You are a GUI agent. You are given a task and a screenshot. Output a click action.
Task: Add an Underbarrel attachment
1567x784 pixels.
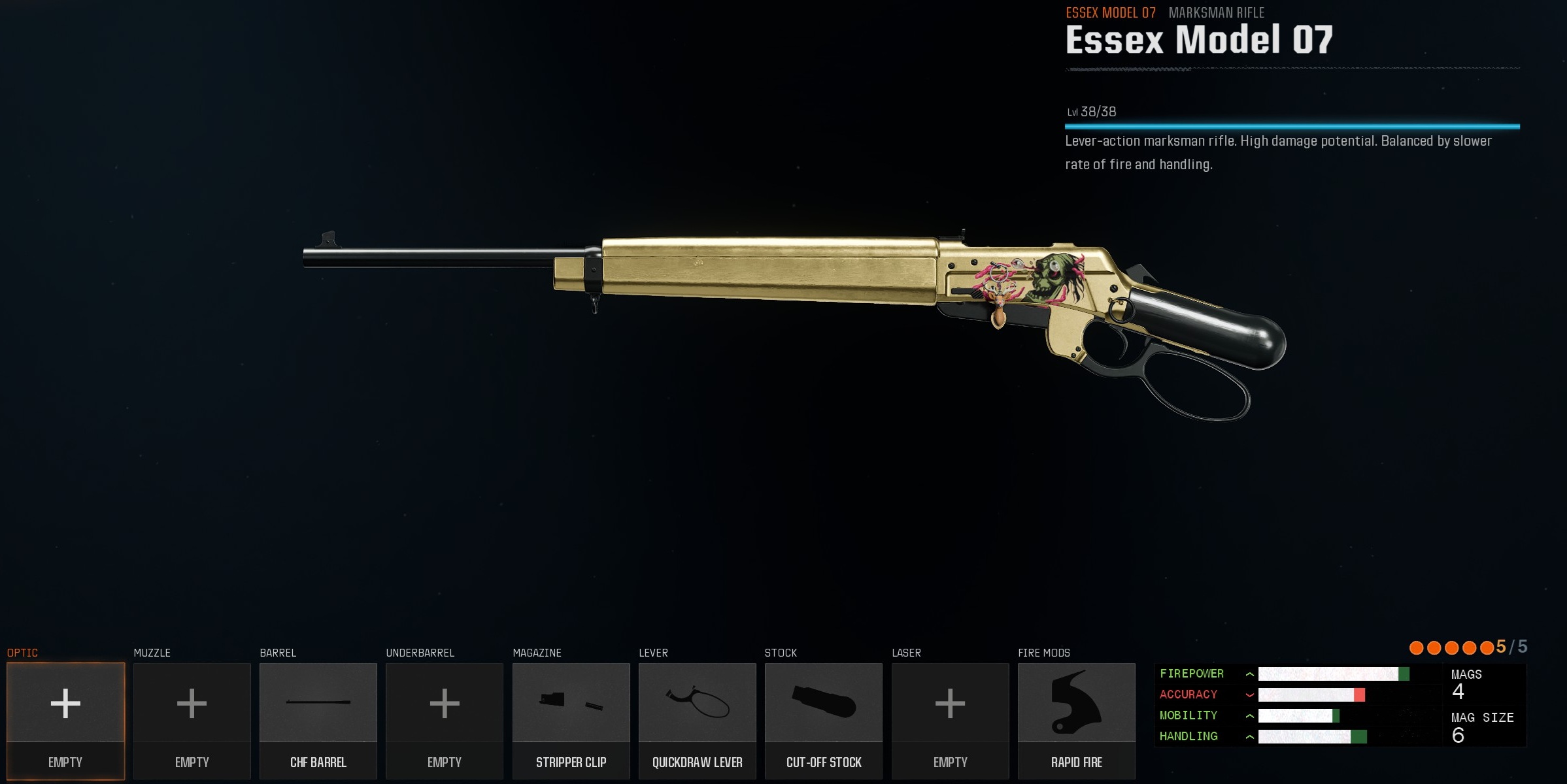(x=445, y=719)
